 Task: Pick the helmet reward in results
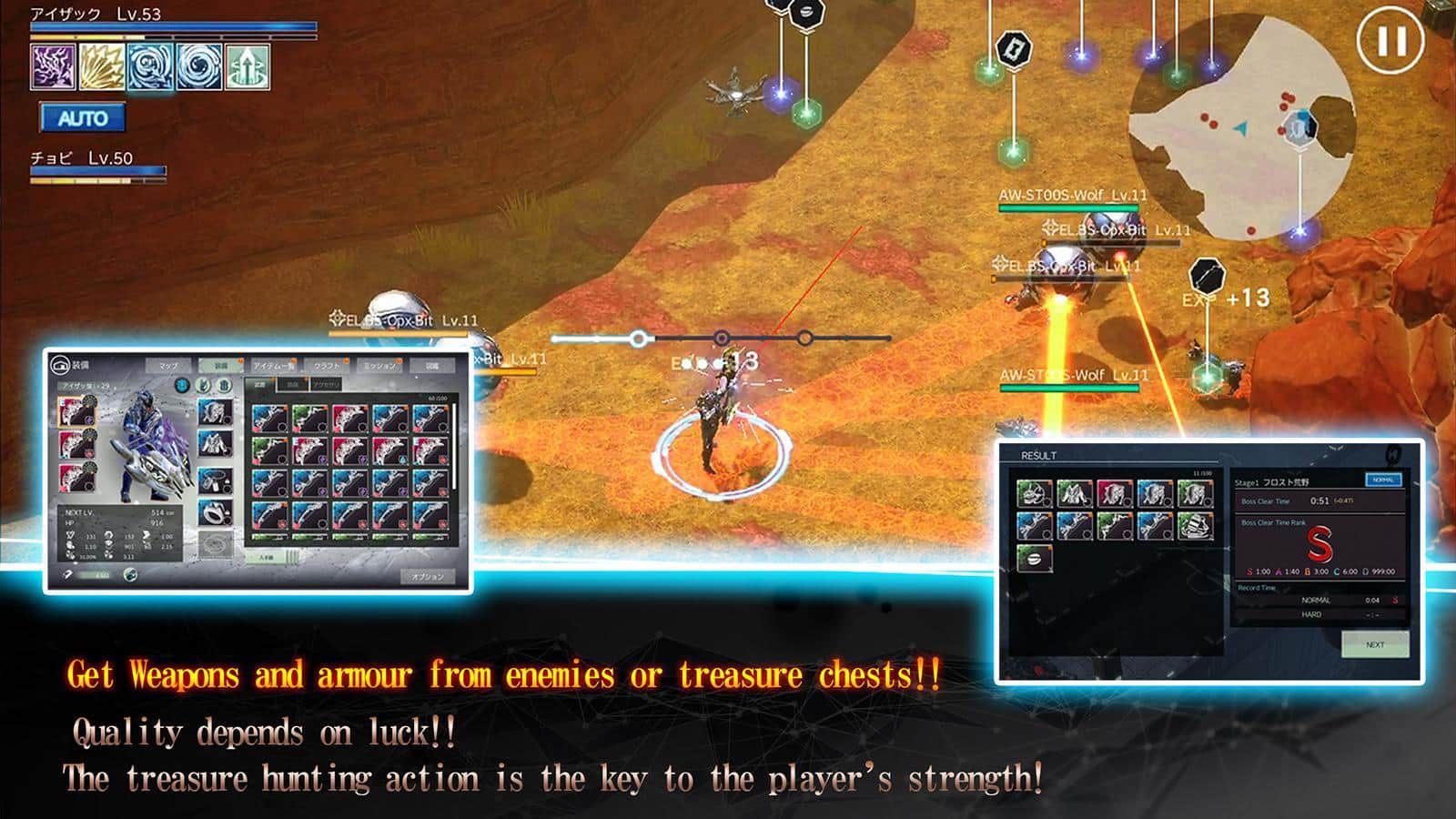tap(1034, 494)
